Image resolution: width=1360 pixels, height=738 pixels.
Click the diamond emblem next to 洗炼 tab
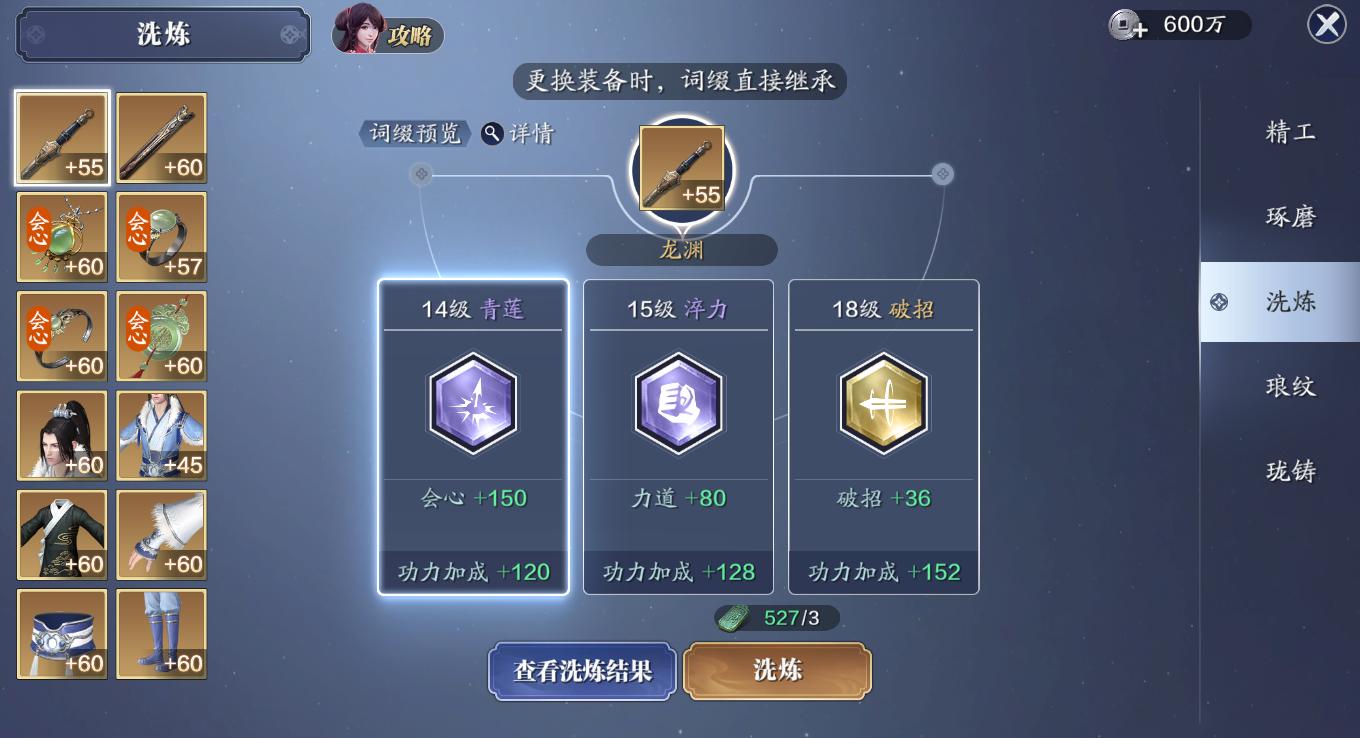(1219, 301)
